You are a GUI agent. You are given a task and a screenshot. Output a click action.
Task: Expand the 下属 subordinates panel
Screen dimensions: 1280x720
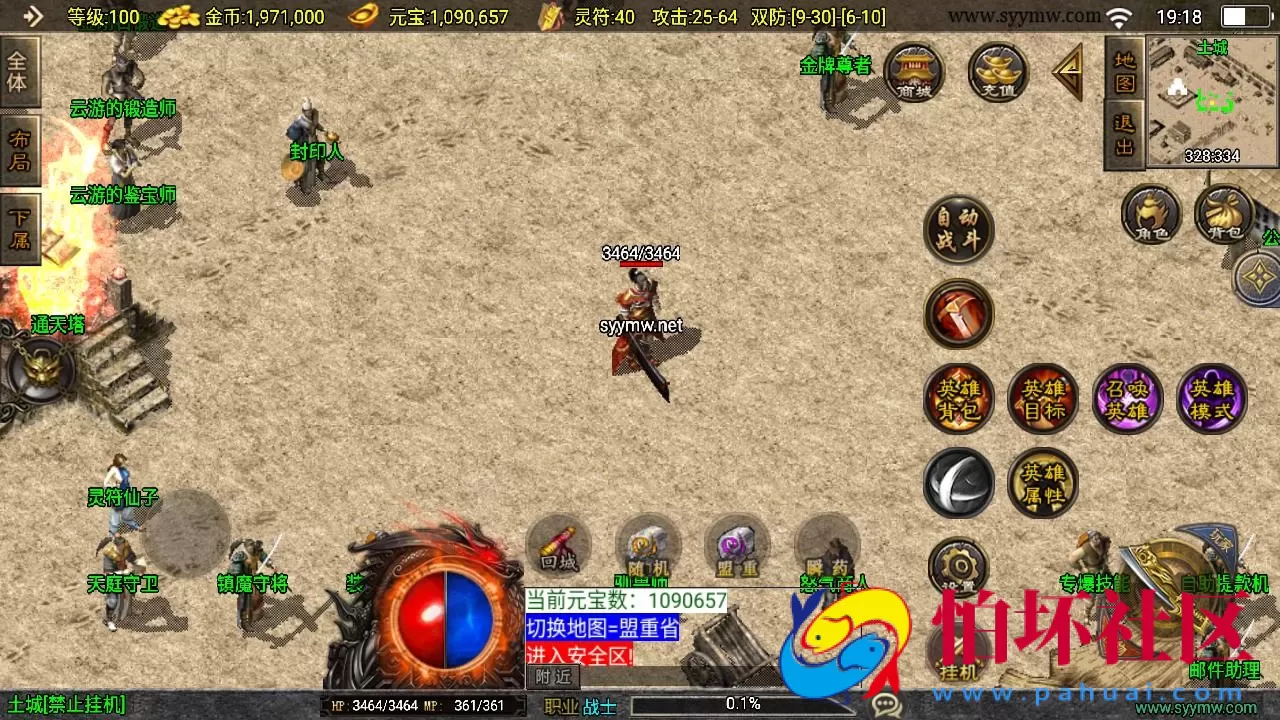pyautogui.click(x=22, y=225)
